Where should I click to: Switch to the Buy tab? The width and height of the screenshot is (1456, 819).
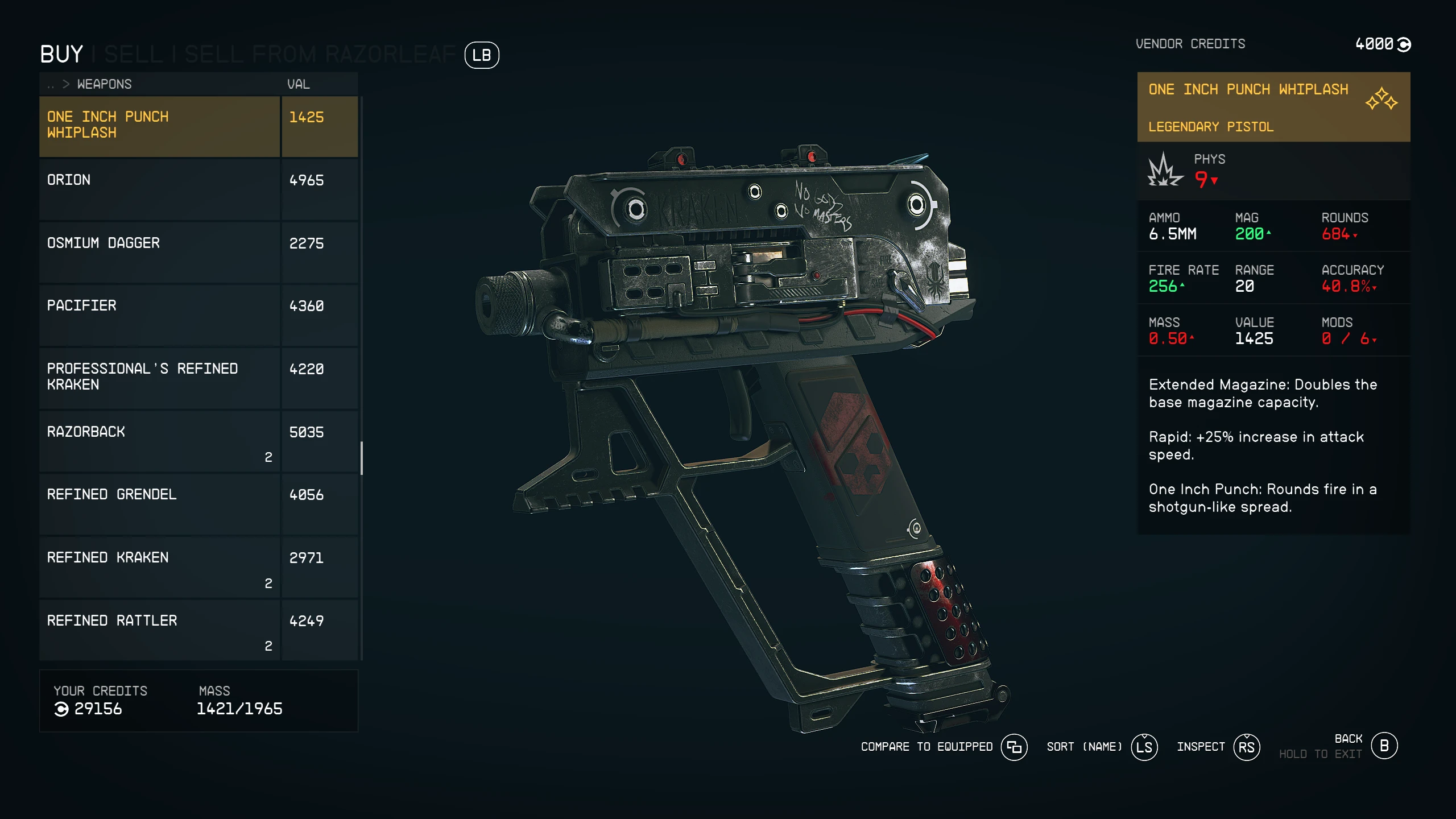[x=61, y=55]
